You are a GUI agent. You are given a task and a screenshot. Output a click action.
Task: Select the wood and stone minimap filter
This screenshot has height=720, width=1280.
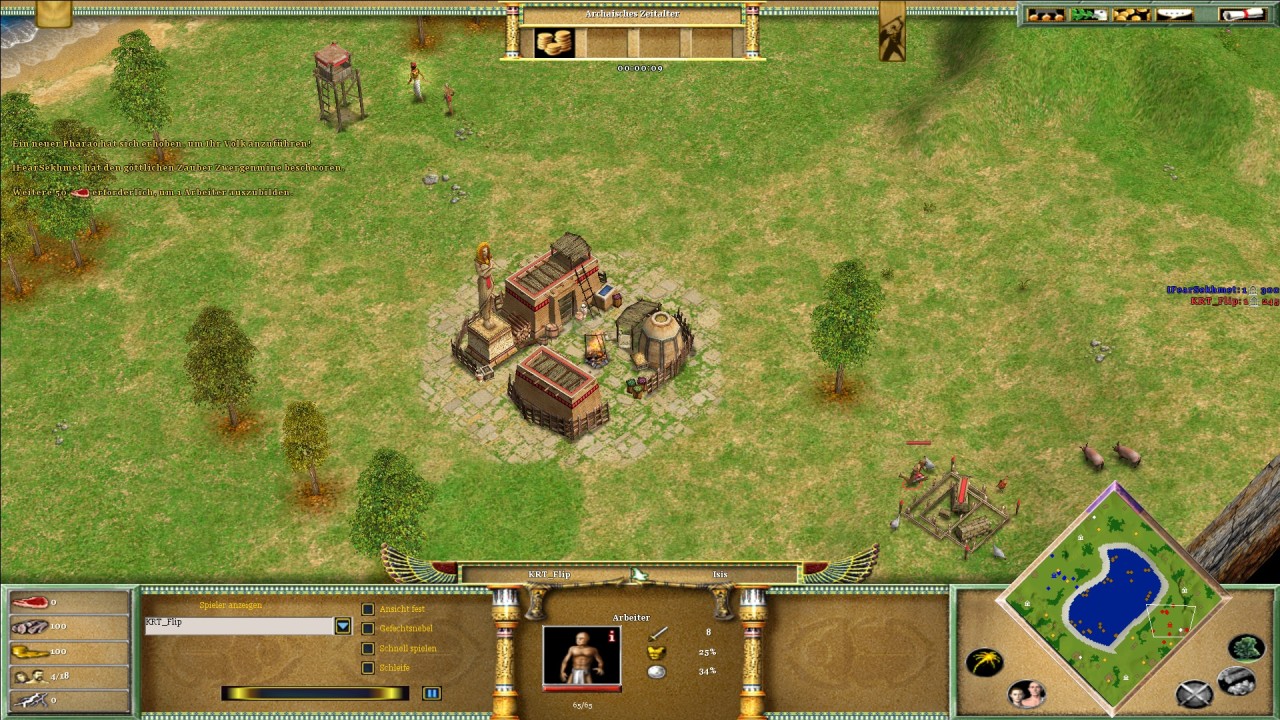tap(1237, 681)
